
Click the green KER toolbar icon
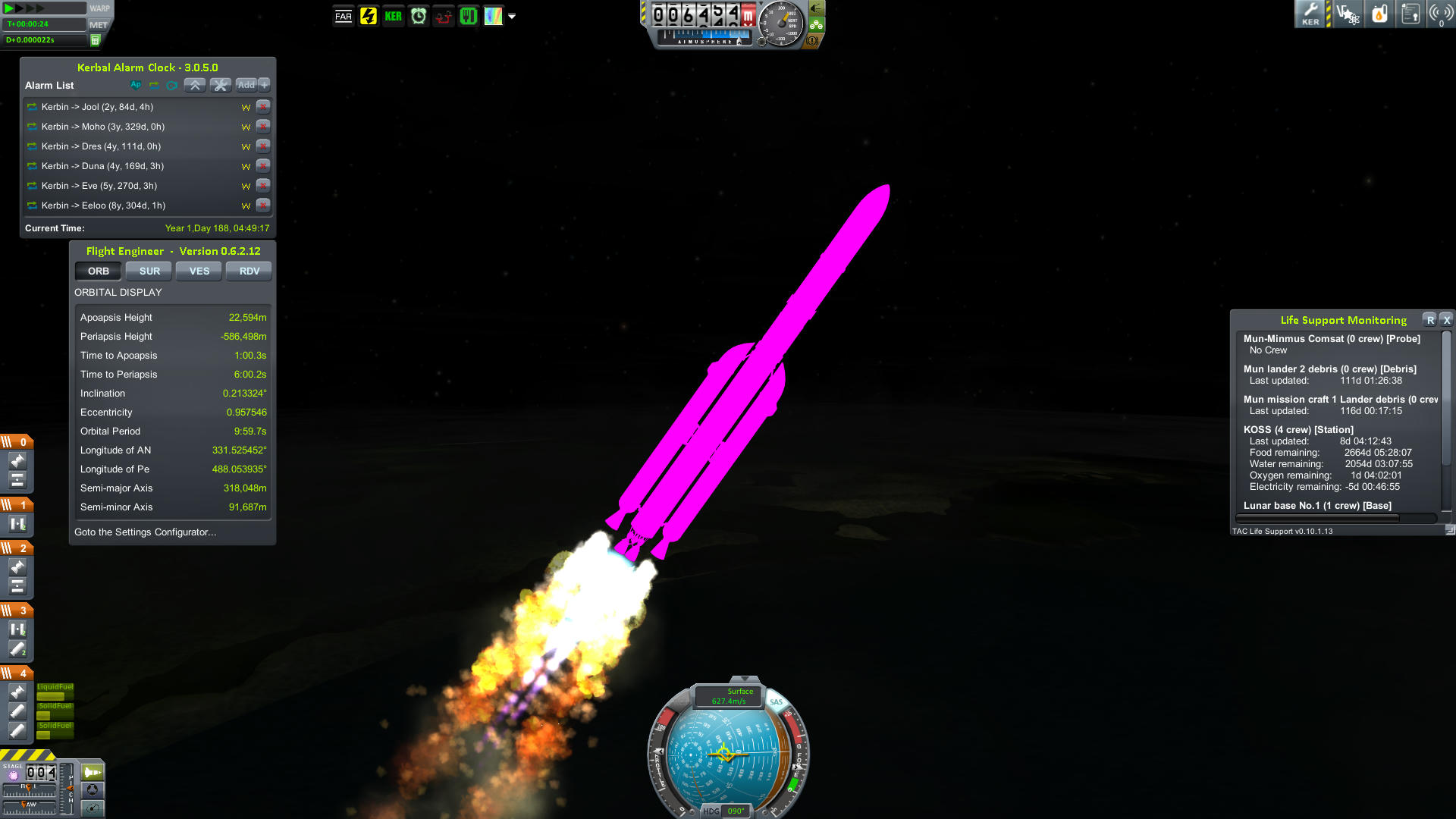[x=393, y=15]
